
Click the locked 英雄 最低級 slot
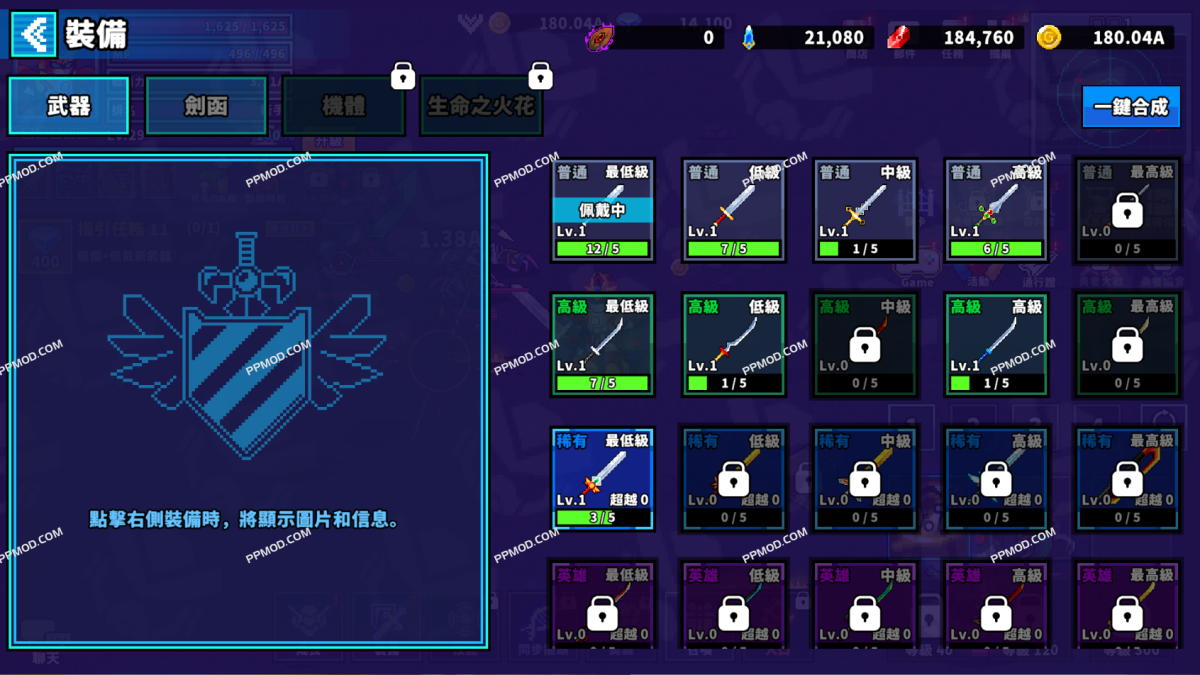tap(603, 606)
